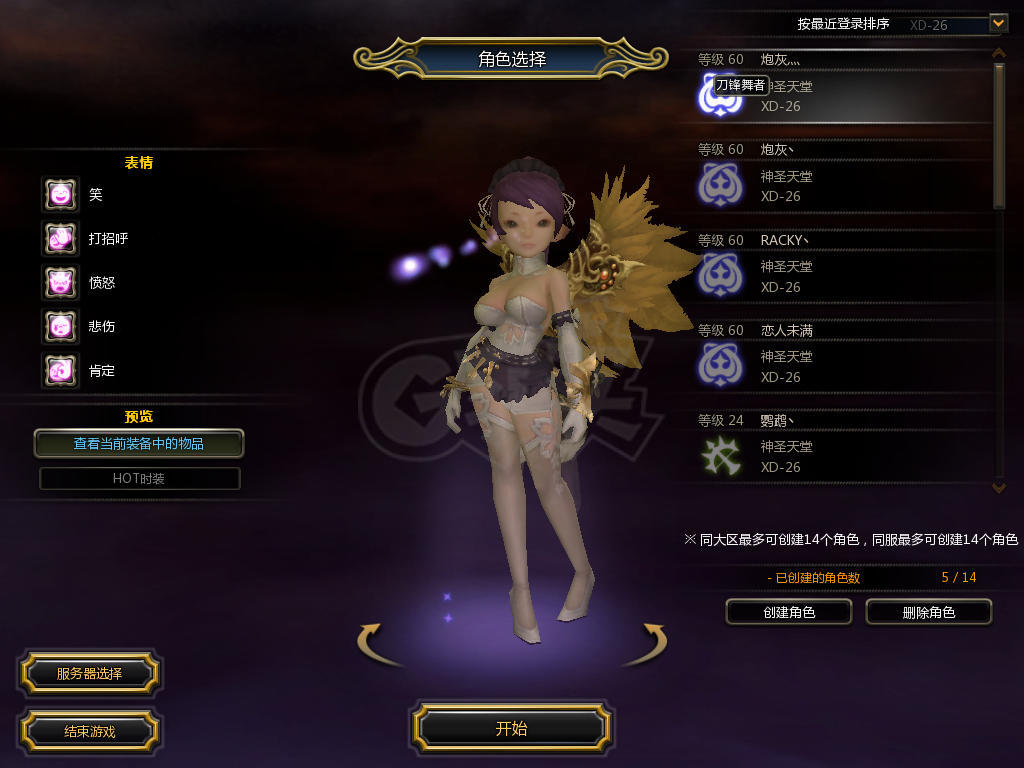Viewport: 1024px width, 768px height.
Task: Choose character 恋人未满
Action: pos(840,357)
